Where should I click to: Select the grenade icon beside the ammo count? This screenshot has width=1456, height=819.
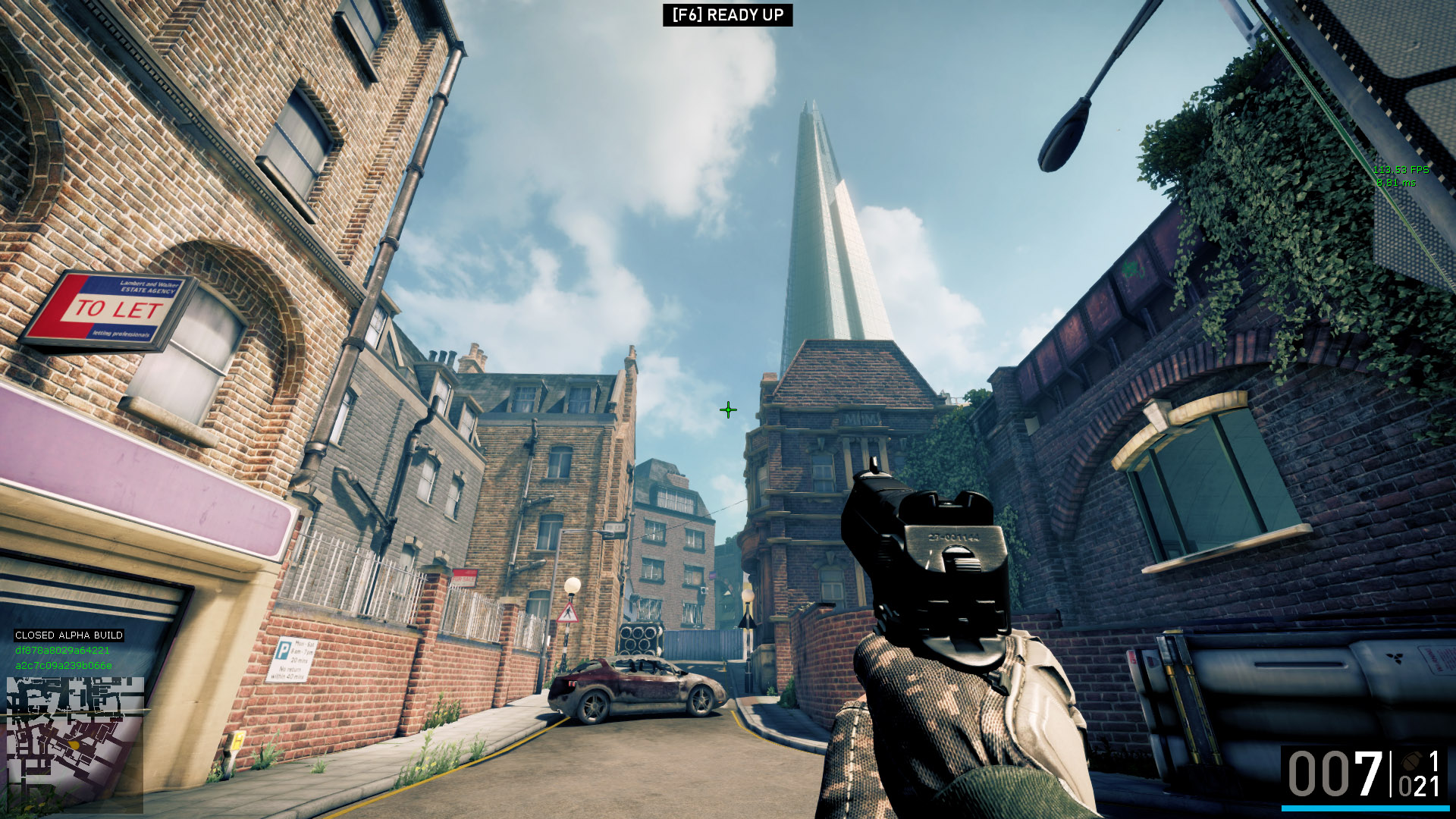pos(1412,761)
